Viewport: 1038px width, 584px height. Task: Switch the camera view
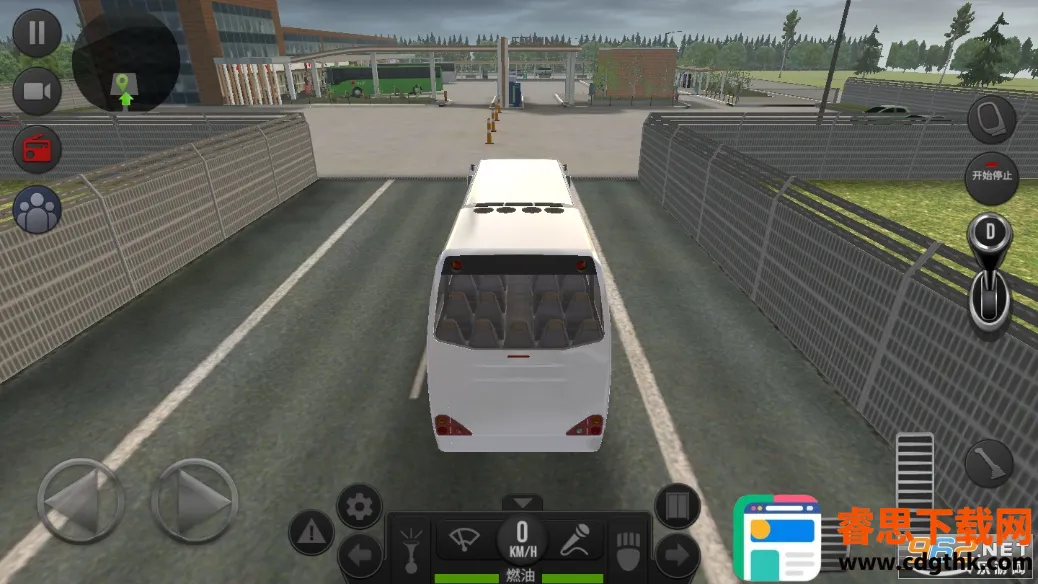click(x=37, y=93)
